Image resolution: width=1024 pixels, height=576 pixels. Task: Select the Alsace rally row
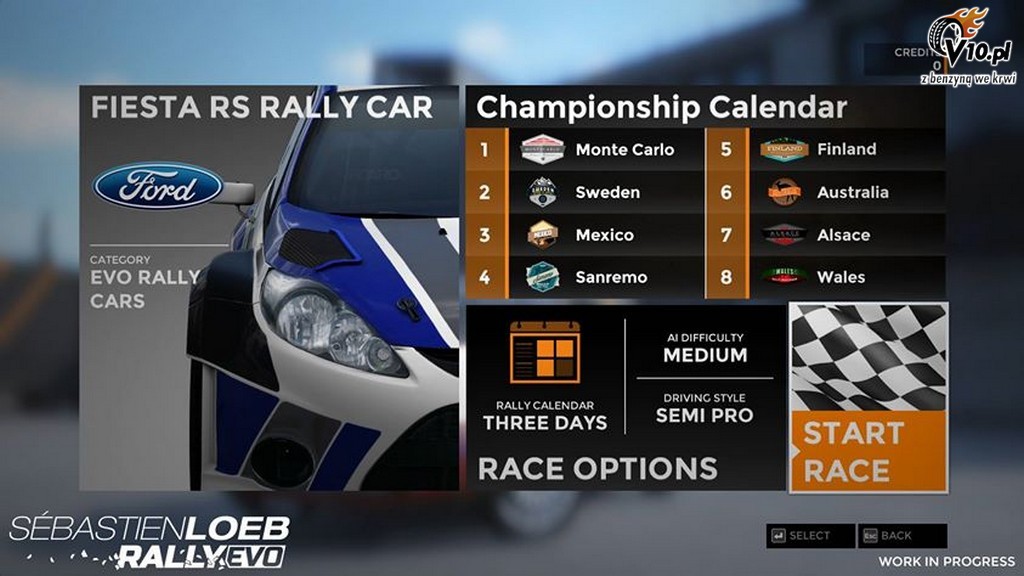click(826, 235)
